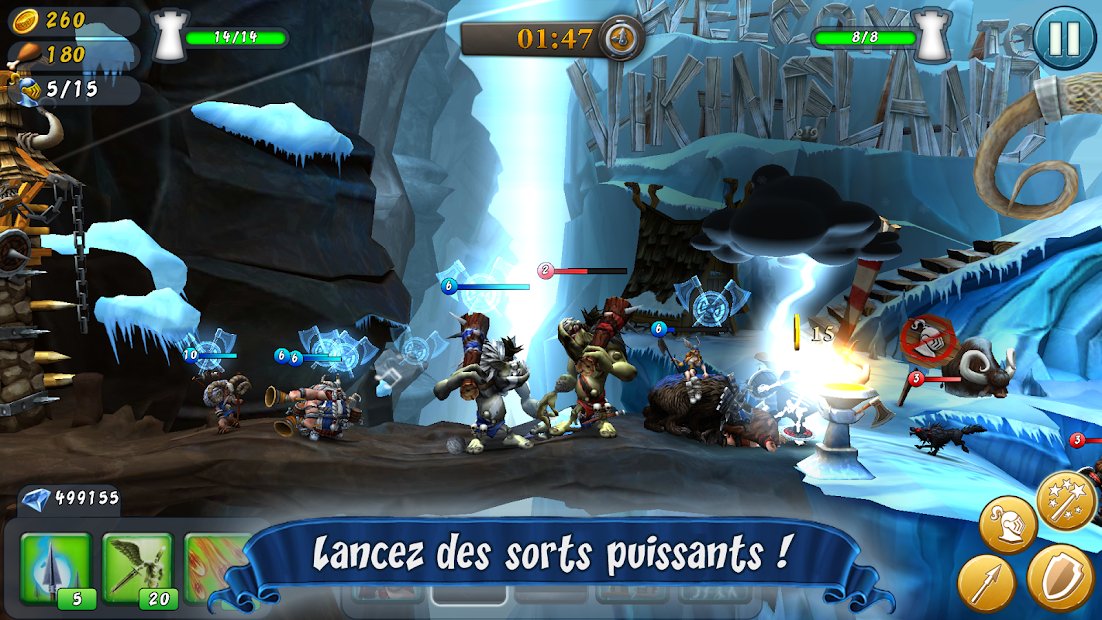Pause the game with the pause button
1102x620 pixels.
coord(1063,39)
